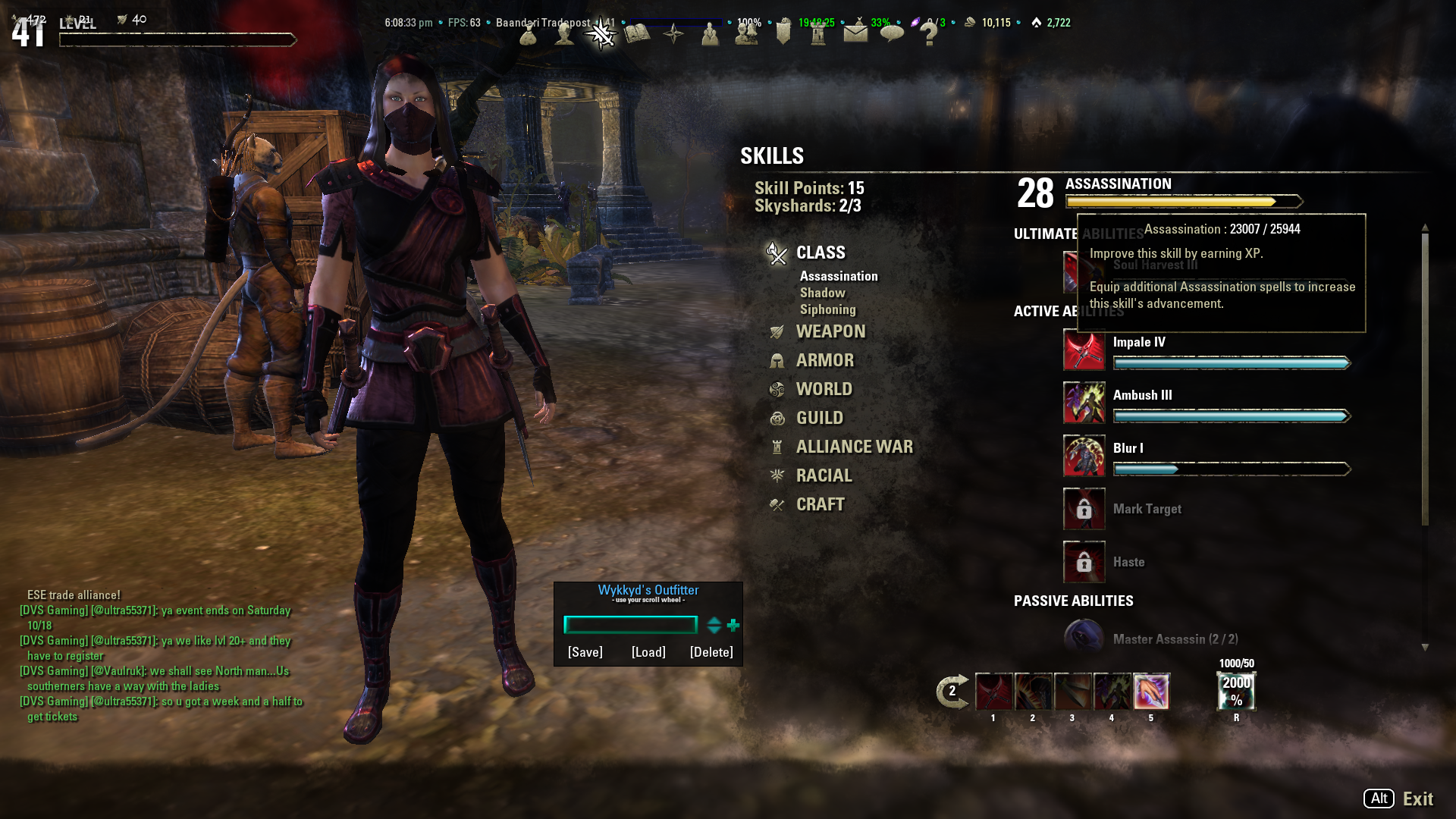1456x819 pixels.
Task: Select the Siphoning skill line
Action: (827, 309)
